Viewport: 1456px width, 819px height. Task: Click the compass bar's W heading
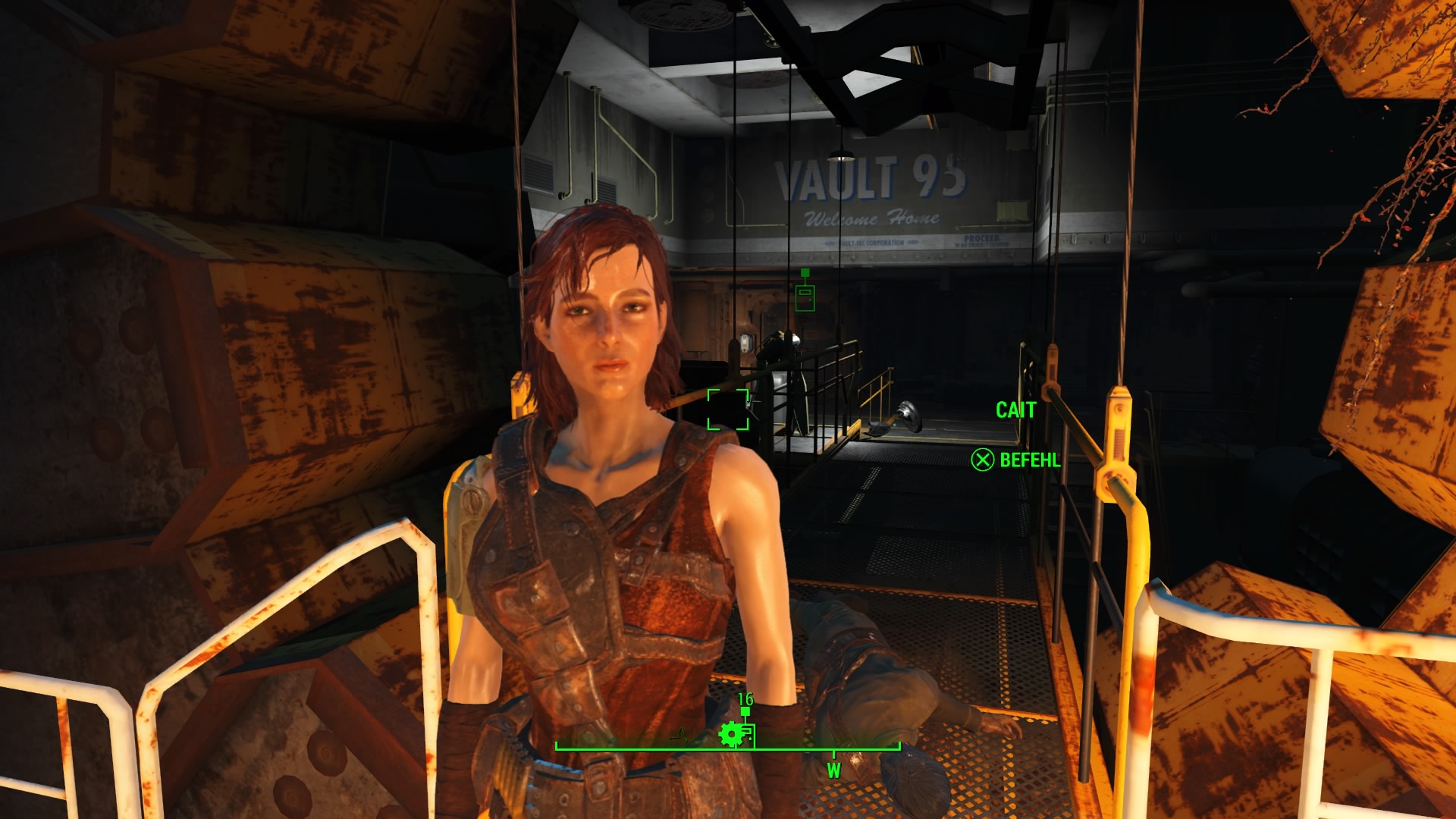pyautogui.click(x=833, y=770)
